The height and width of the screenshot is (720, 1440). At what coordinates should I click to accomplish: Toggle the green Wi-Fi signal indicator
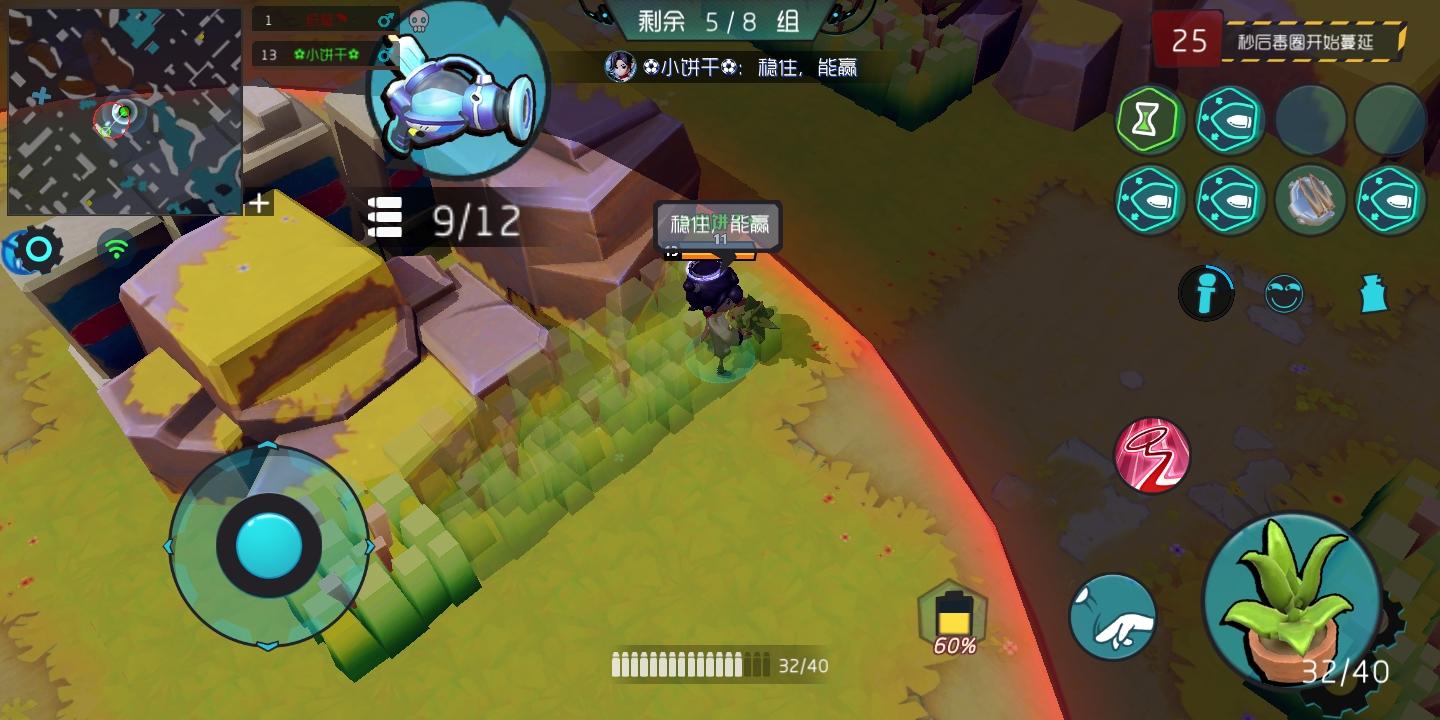point(117,249)
